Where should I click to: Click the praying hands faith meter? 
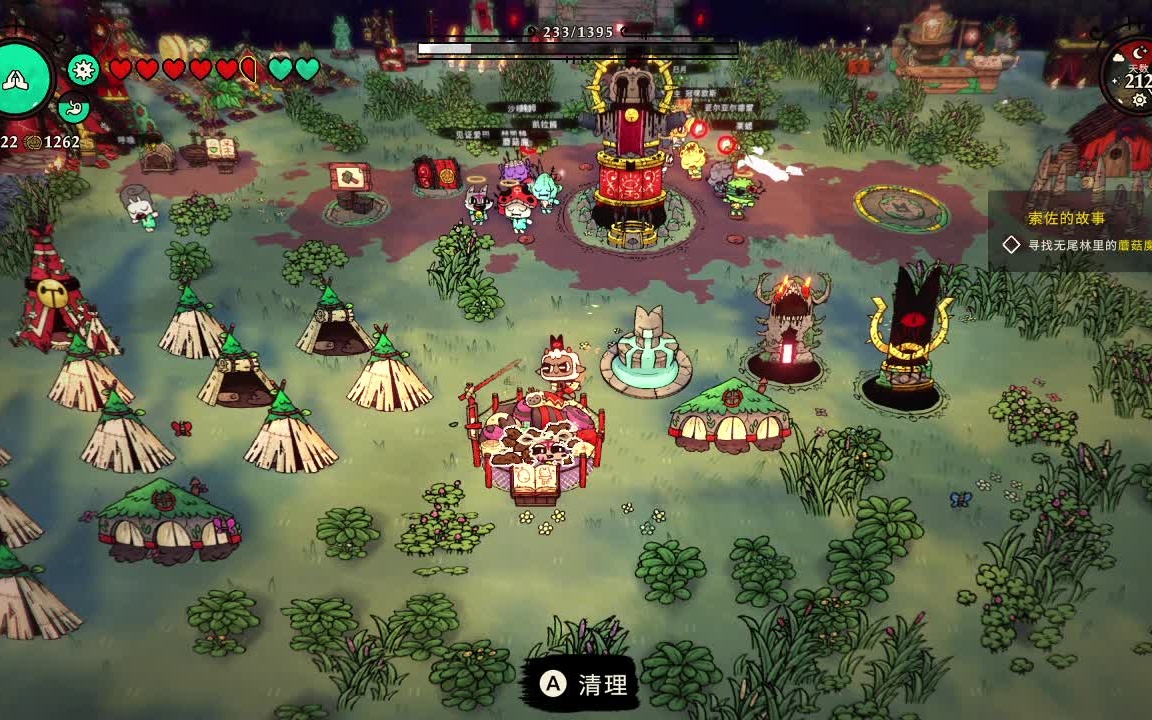click(22, 80)
